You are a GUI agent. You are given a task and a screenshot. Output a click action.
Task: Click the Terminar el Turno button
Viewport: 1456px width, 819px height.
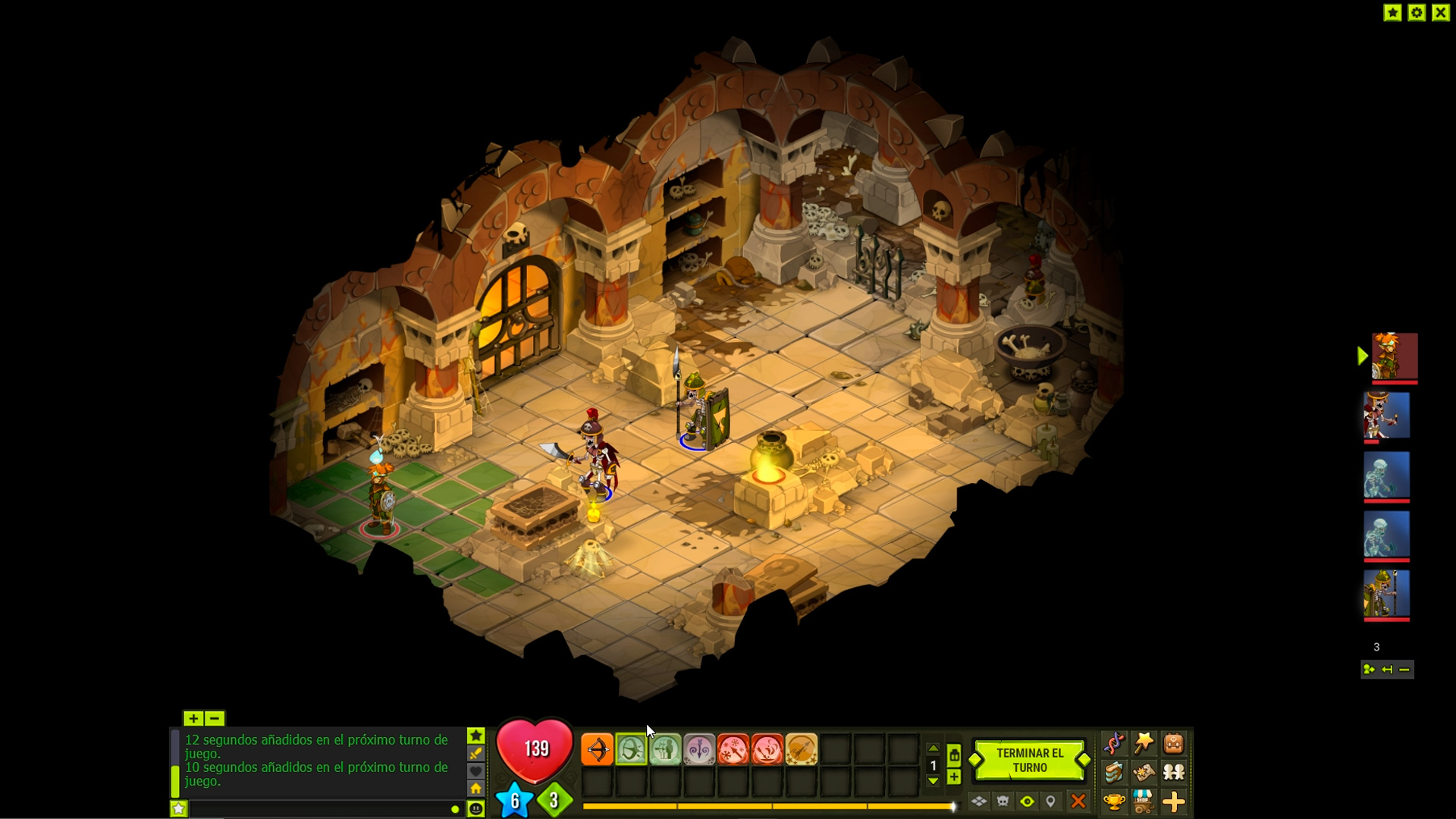[x=1029, y=760]
